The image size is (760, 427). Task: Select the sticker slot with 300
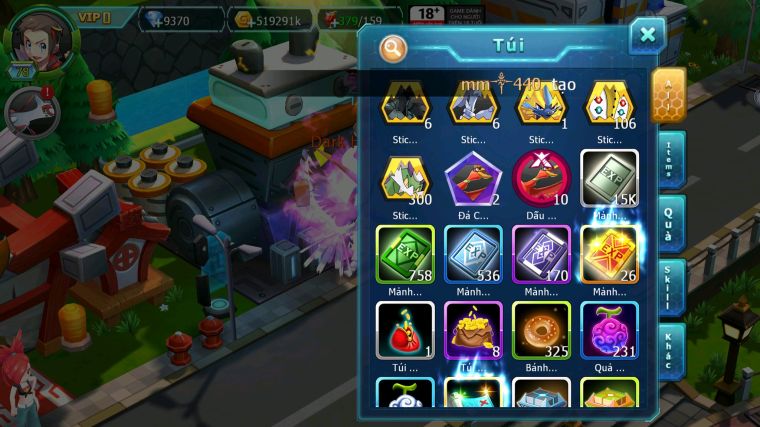point(405,178)
